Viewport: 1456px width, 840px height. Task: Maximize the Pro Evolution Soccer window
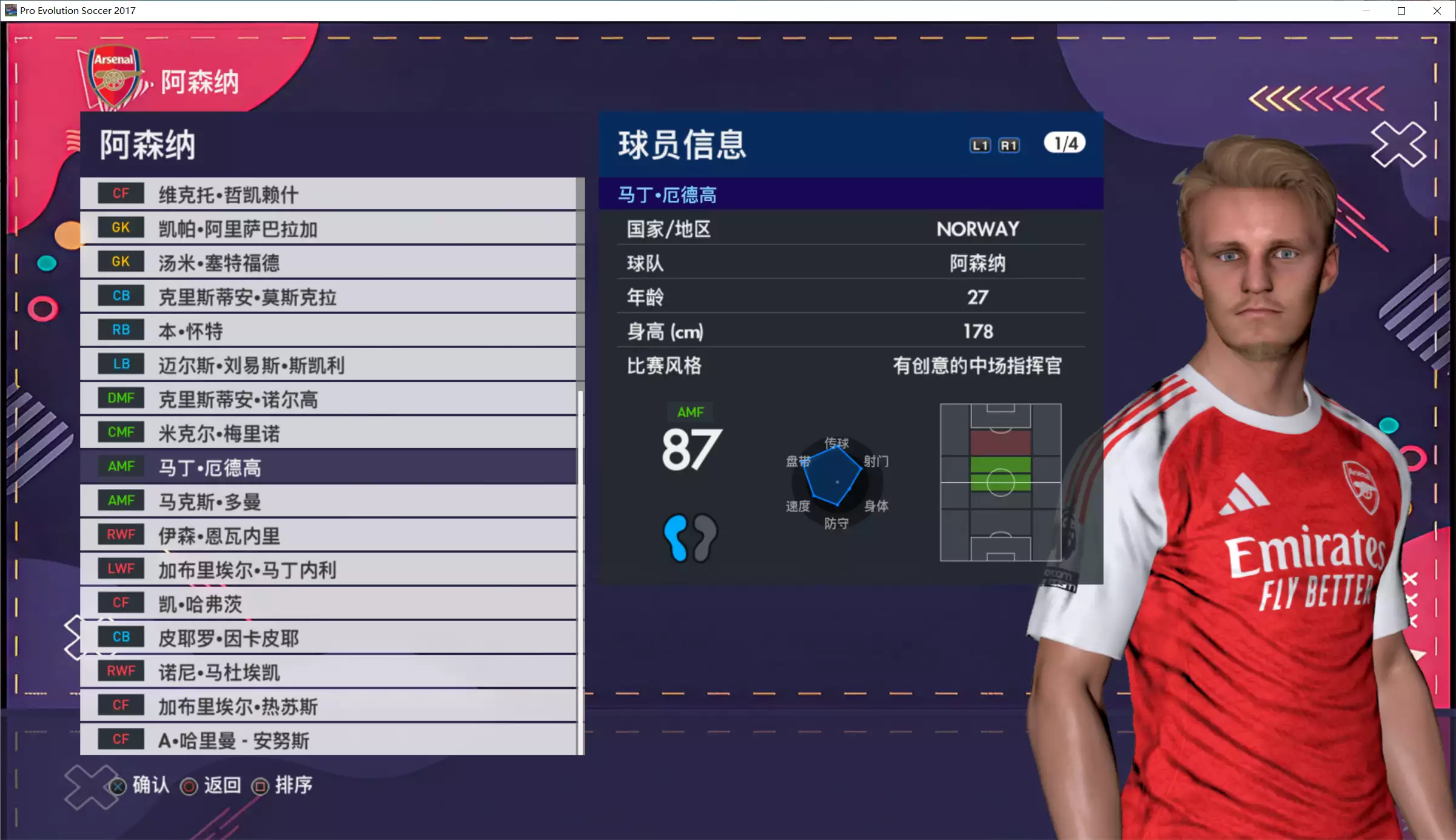[x=1401, y=11]
